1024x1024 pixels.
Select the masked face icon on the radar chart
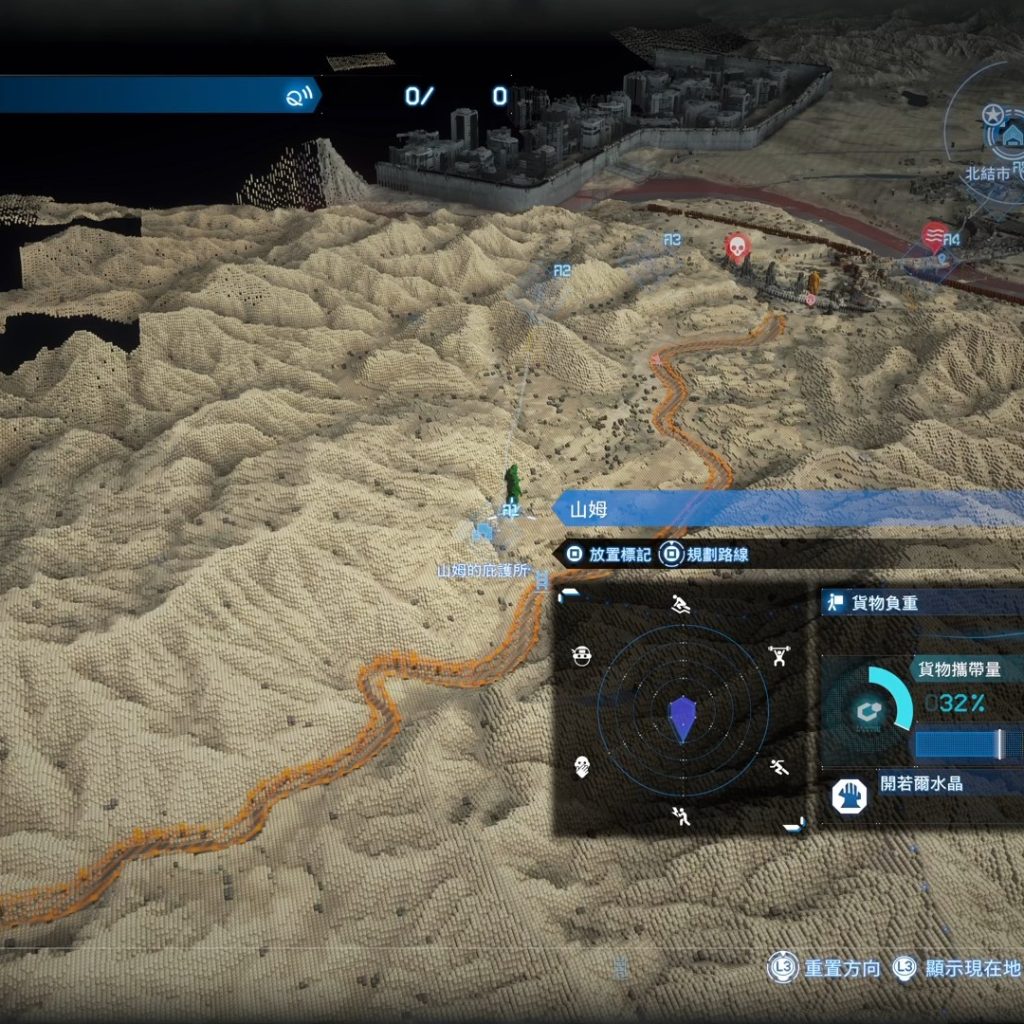point(582,656)
